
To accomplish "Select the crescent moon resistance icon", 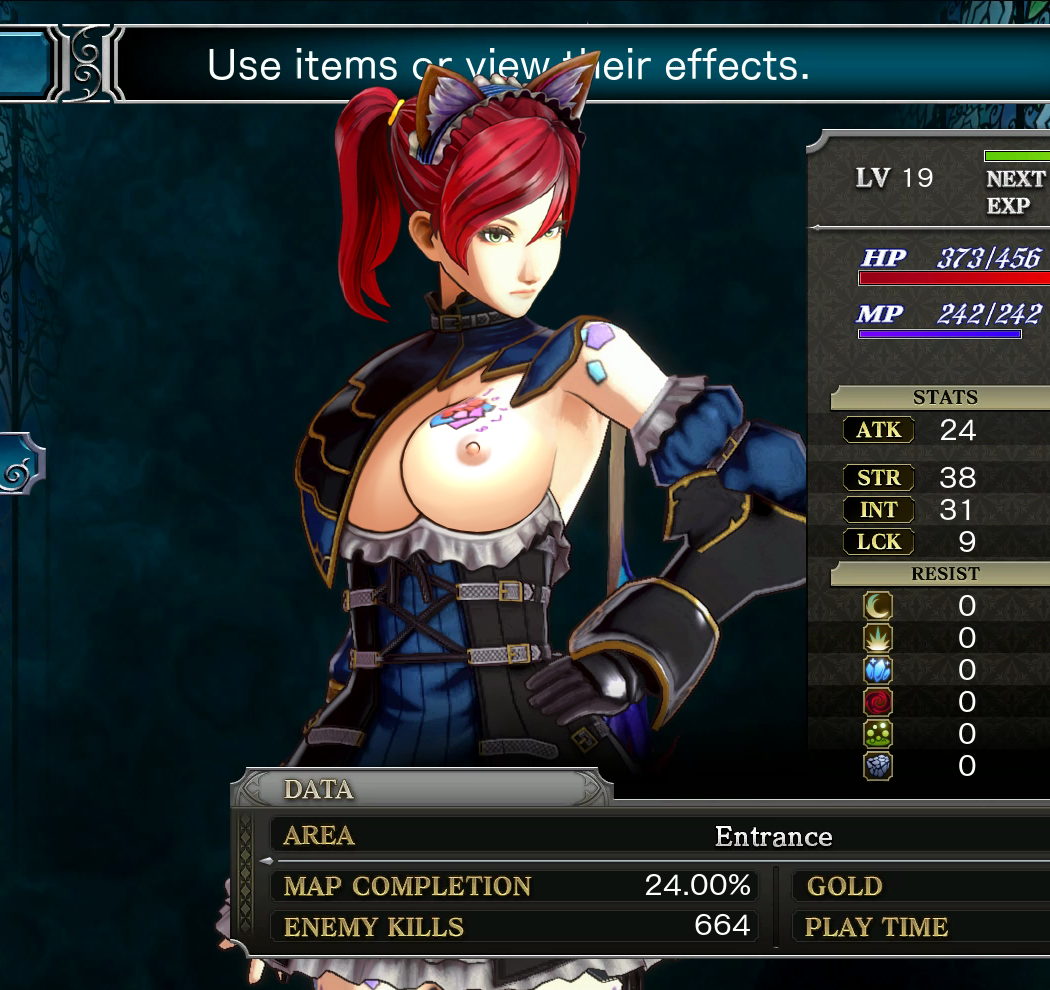I will (x=878, y=606).
